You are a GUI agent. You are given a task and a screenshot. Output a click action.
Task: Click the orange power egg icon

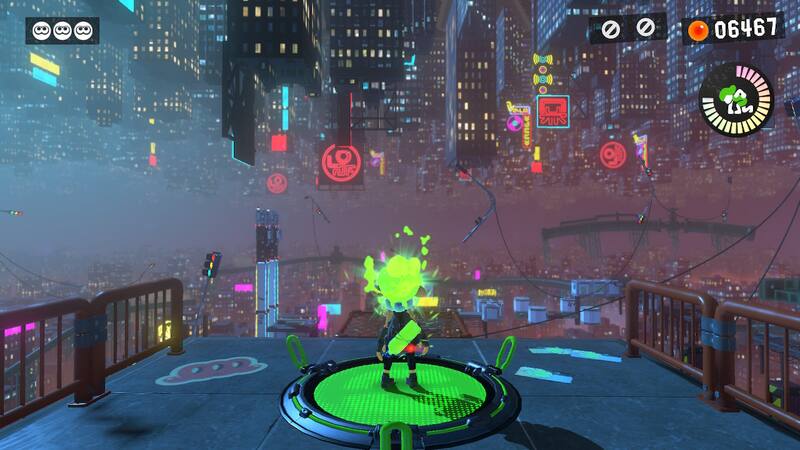(x=698, y=29)
